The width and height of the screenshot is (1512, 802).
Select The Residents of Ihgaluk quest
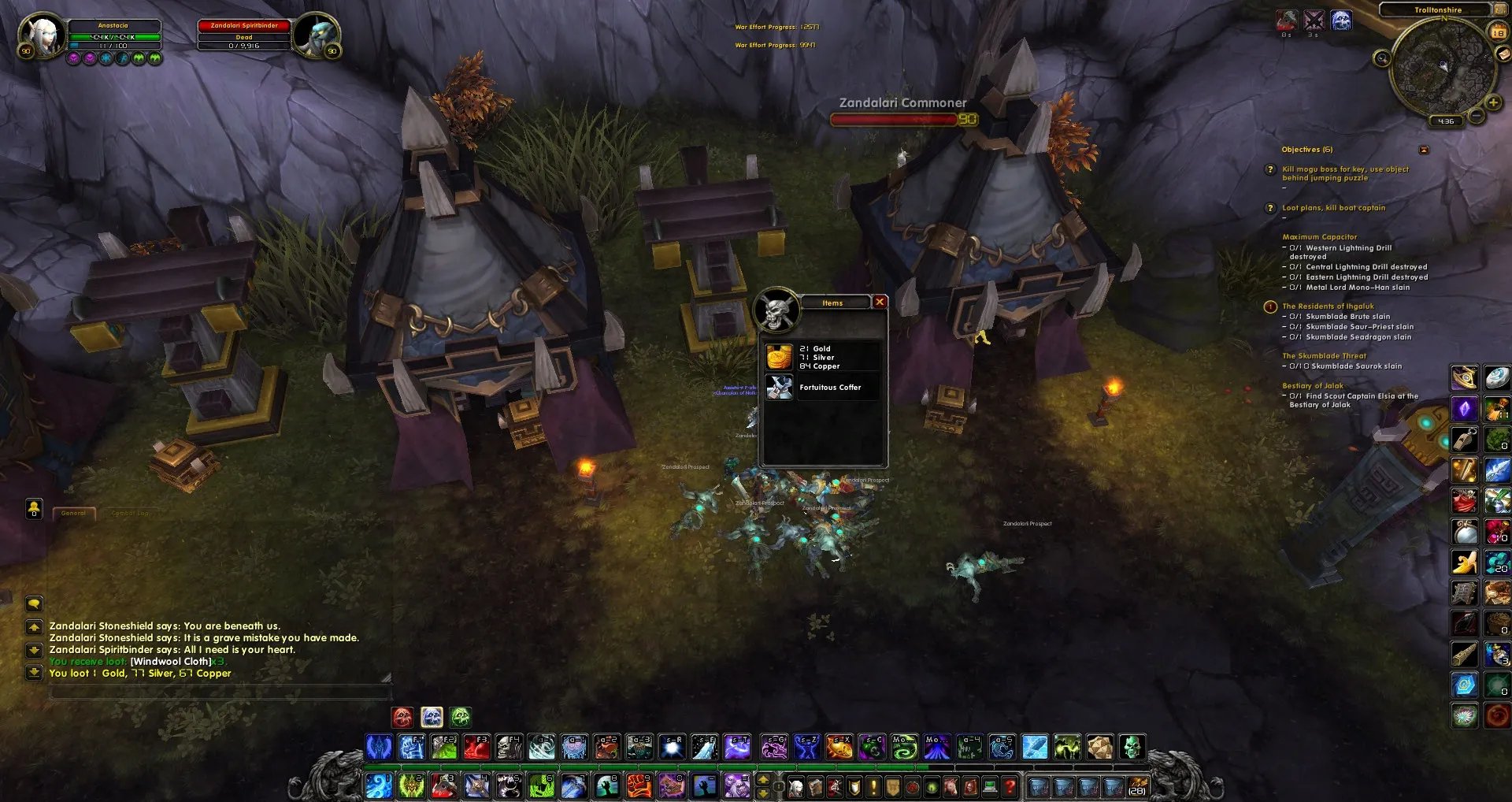(1328, 306)
